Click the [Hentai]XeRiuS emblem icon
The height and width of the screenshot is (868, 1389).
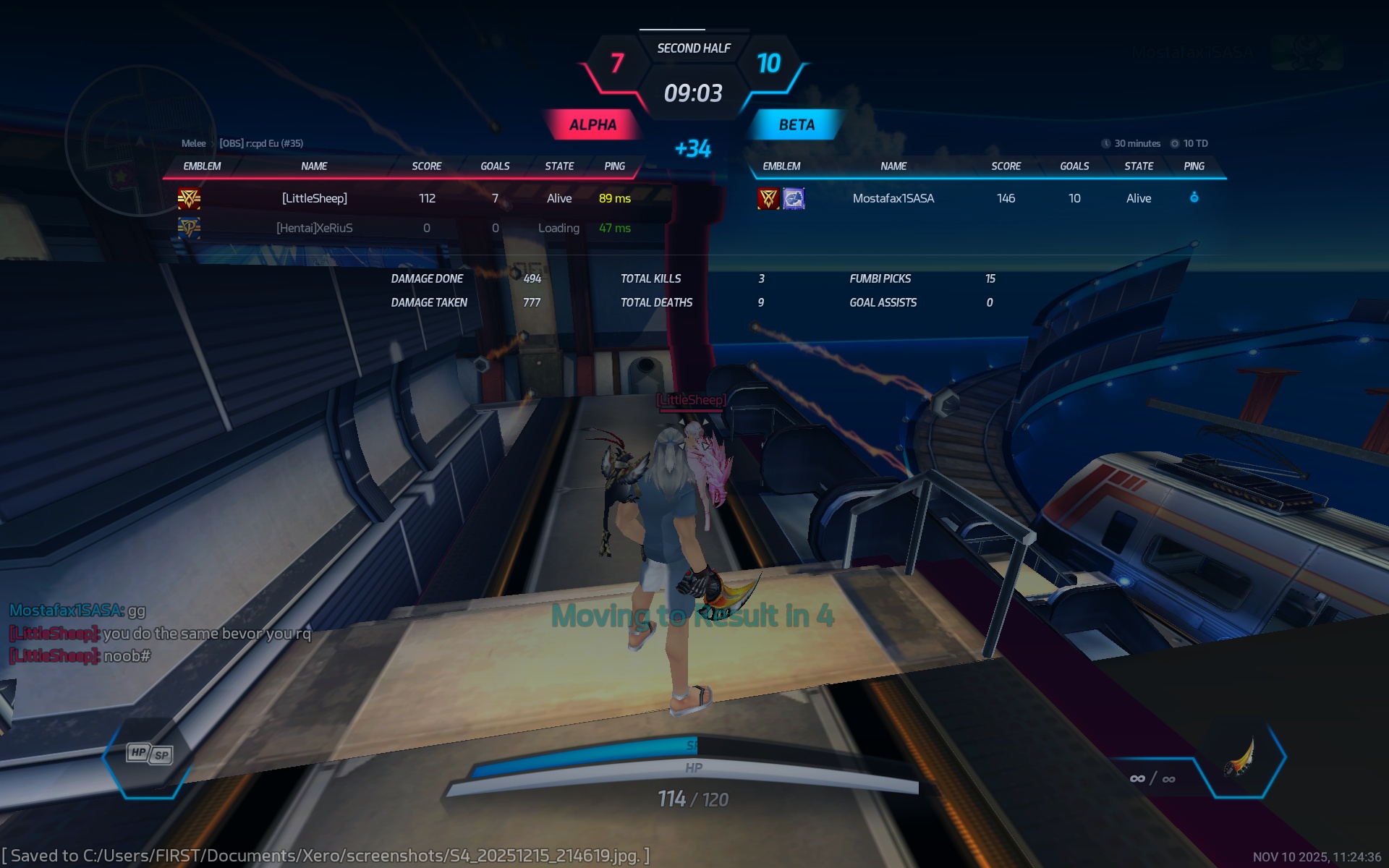coord(189,228)
